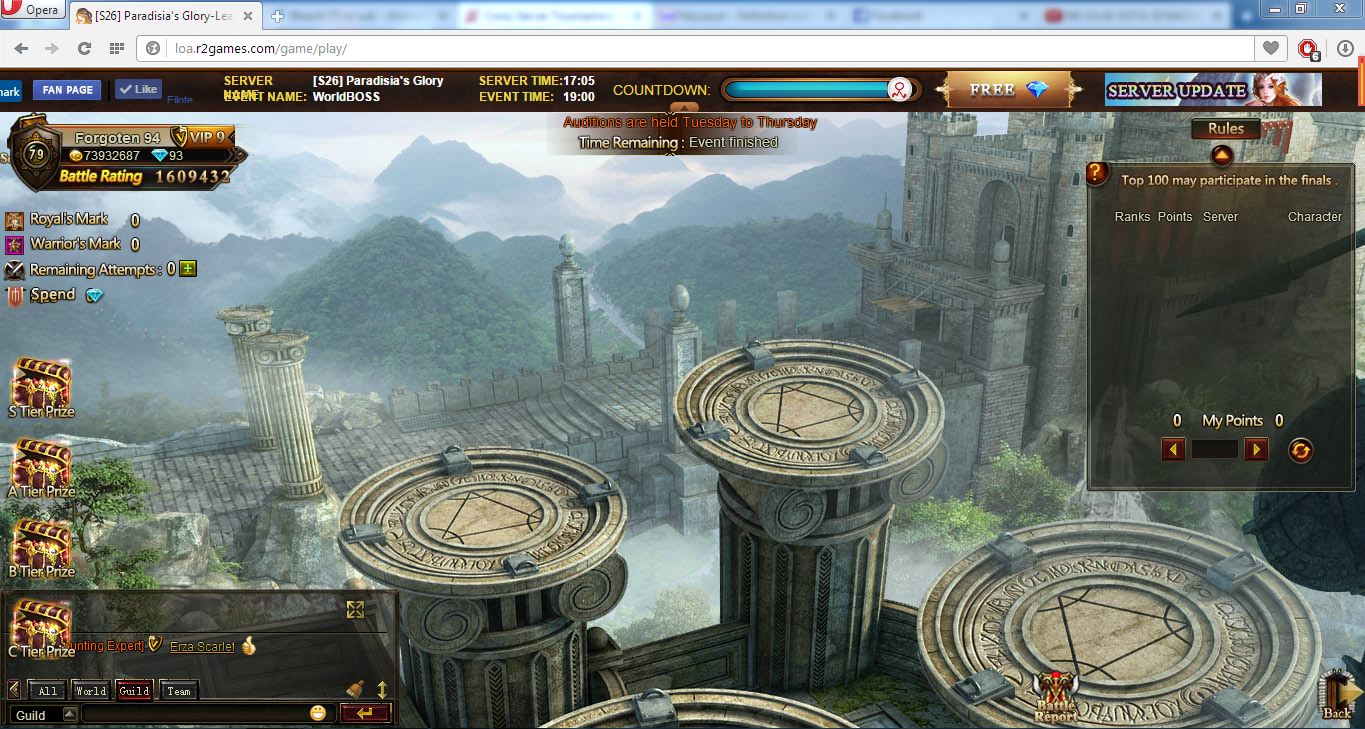The width and height of the screenshot is (1365, 729).
Task: Open the Rules panel
Action: pos(1225,129)
